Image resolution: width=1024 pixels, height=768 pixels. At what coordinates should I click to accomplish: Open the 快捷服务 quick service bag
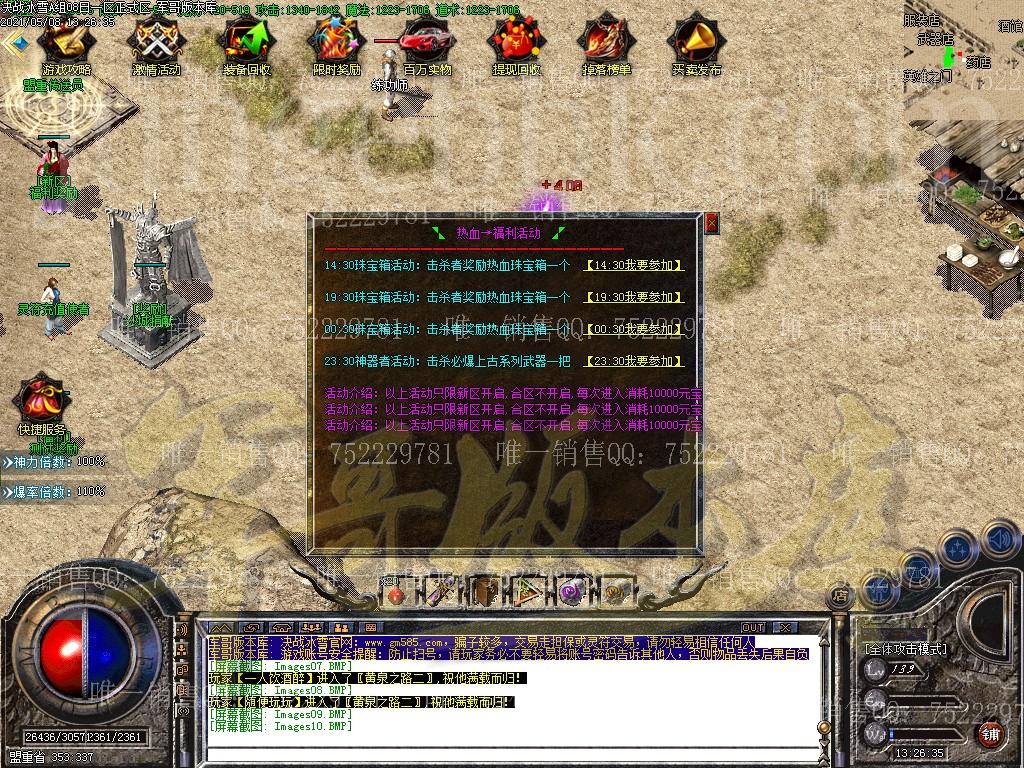click(41, 402)
